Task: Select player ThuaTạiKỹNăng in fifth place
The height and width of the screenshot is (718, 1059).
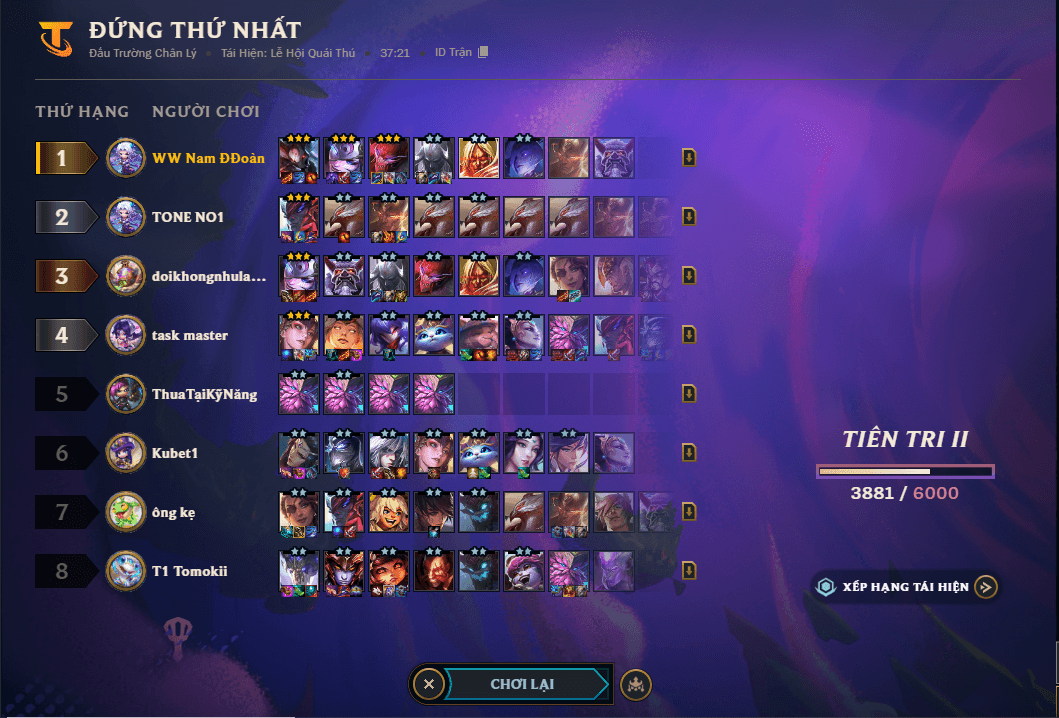Action: click(204, 394)
